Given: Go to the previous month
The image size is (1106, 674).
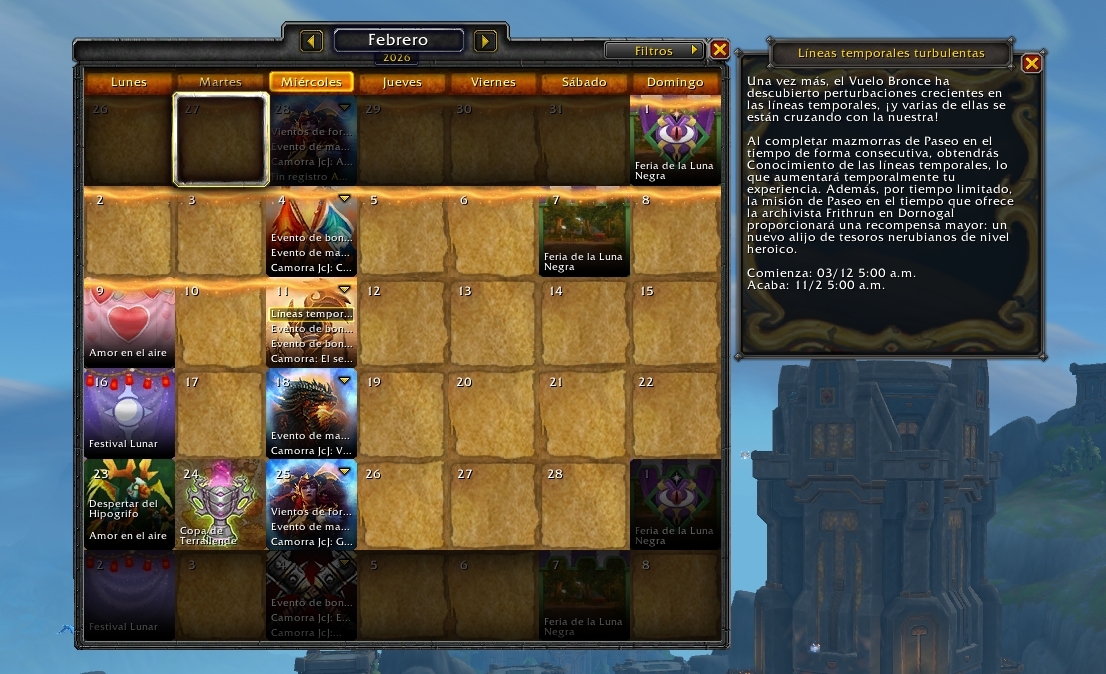Looking at the screenshot, I should pyautogui.click(x=312, y=41).
